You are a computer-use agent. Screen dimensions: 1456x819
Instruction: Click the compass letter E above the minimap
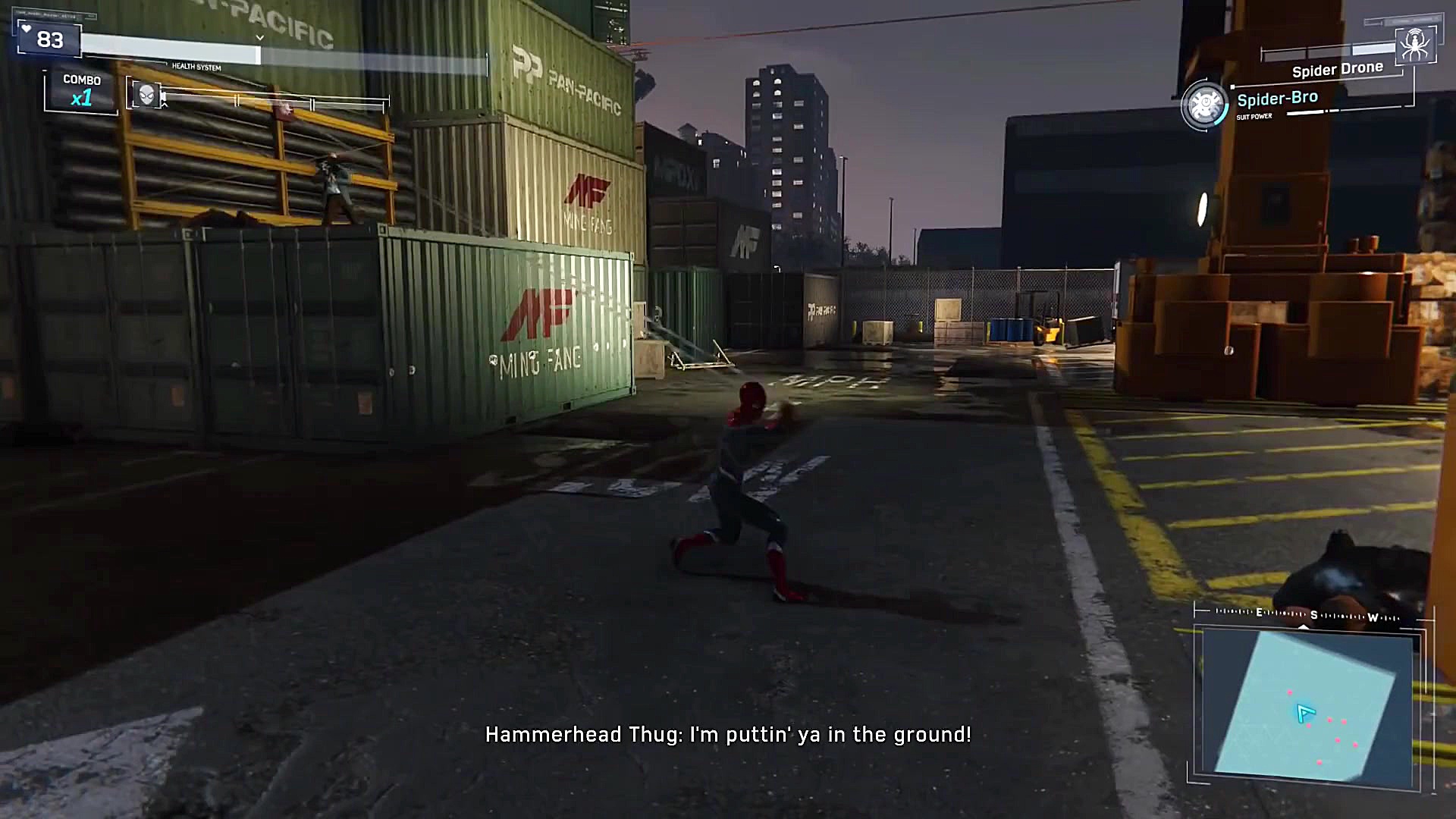point(1260,613)
